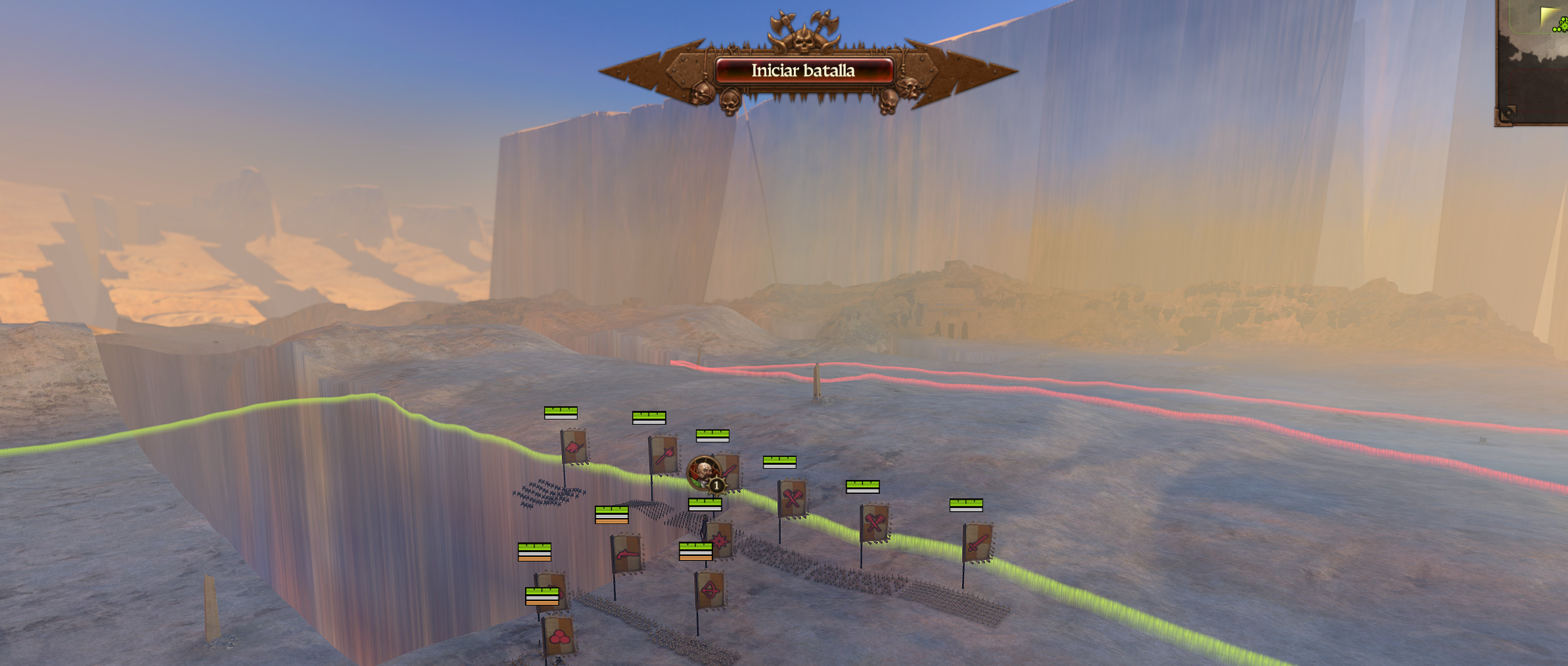Click the green army dot cluster on the minimap

[1562, 24]
